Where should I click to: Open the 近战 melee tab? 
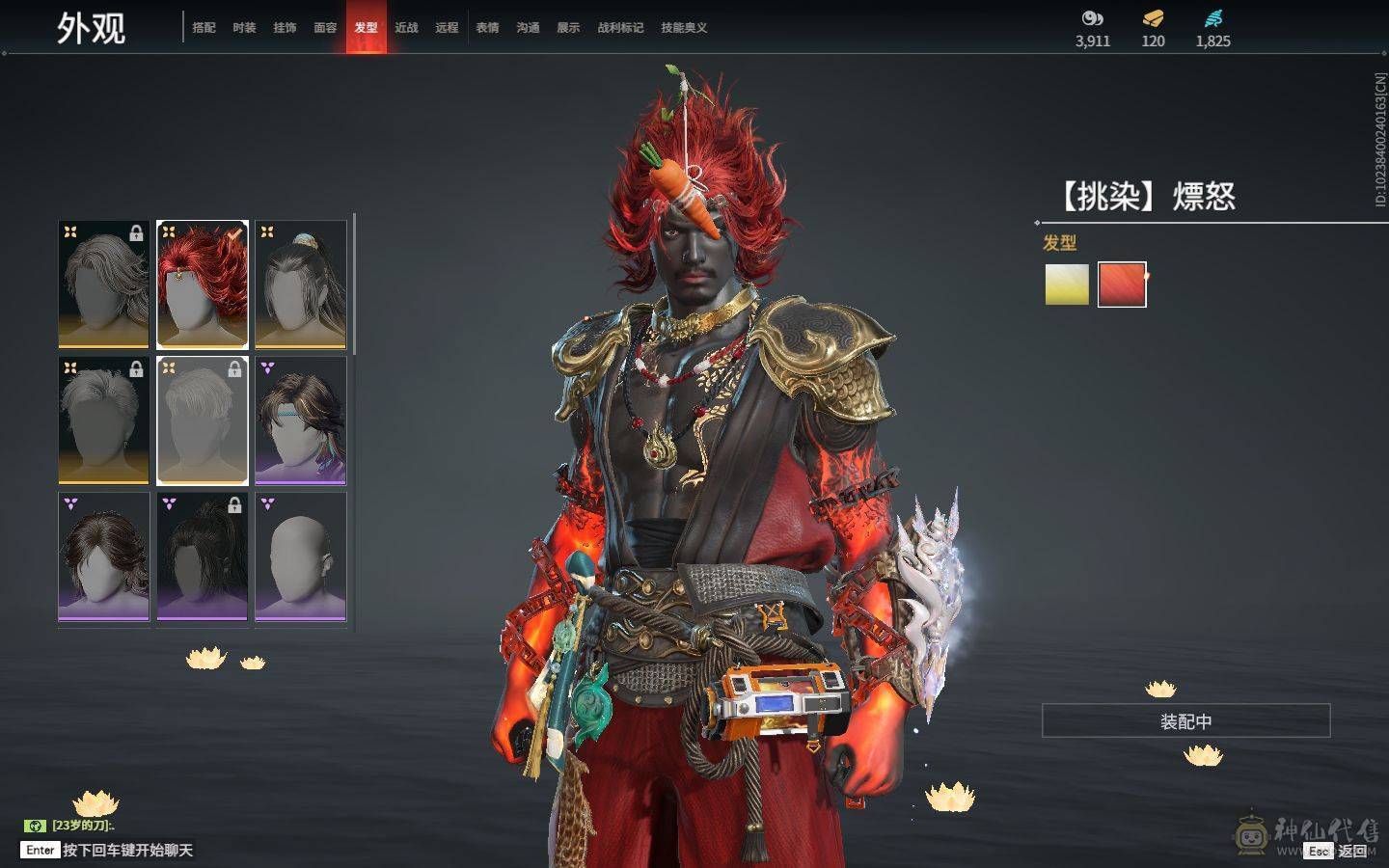pyautogui.click(x=406, y=28)
